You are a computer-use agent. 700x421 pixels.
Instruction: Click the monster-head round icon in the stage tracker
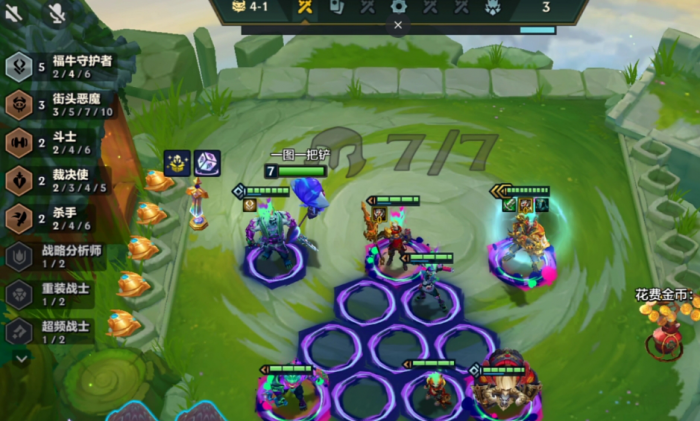tap(493, 7)
